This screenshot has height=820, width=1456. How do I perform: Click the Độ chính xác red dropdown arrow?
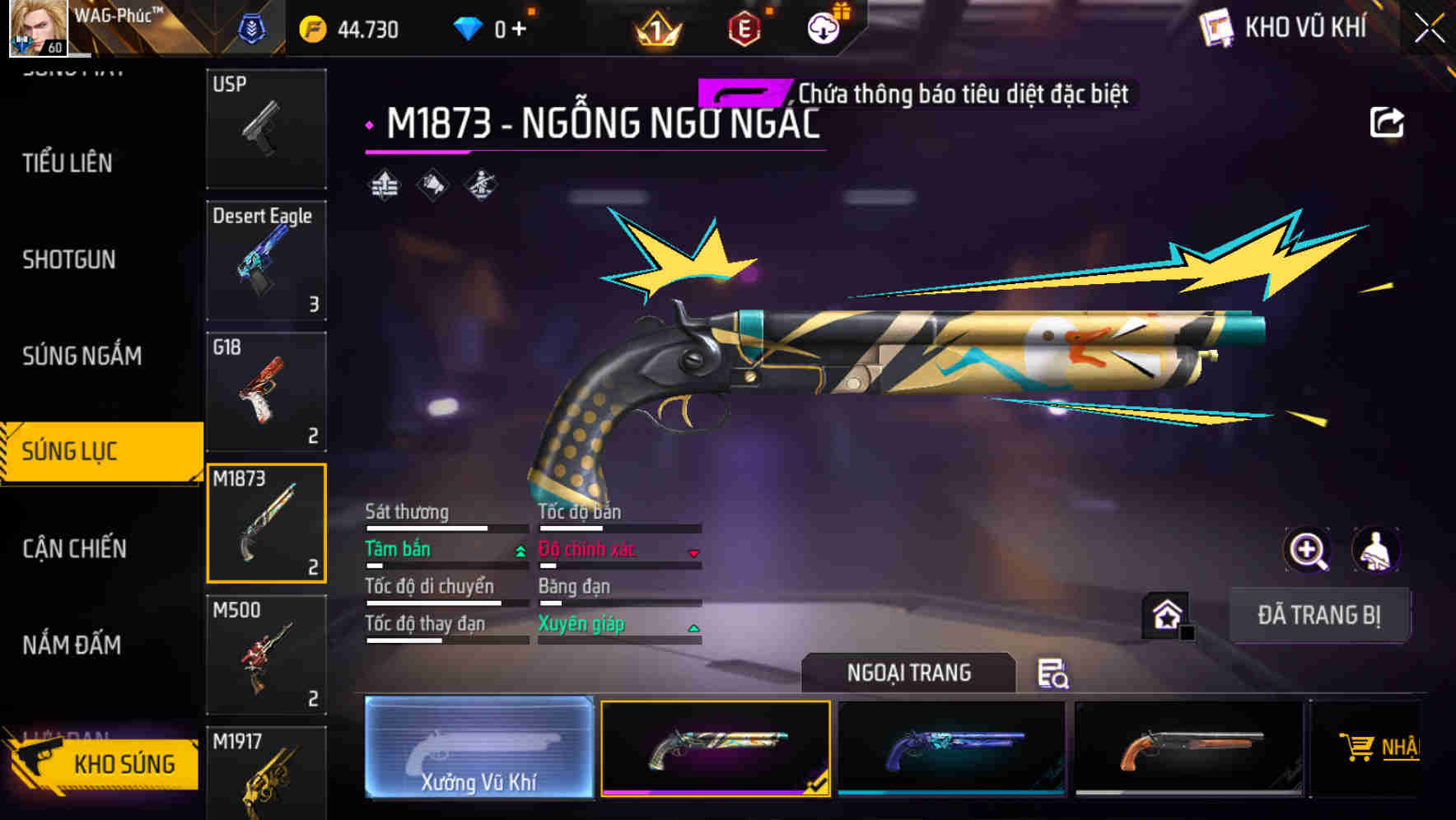[694, 550]
